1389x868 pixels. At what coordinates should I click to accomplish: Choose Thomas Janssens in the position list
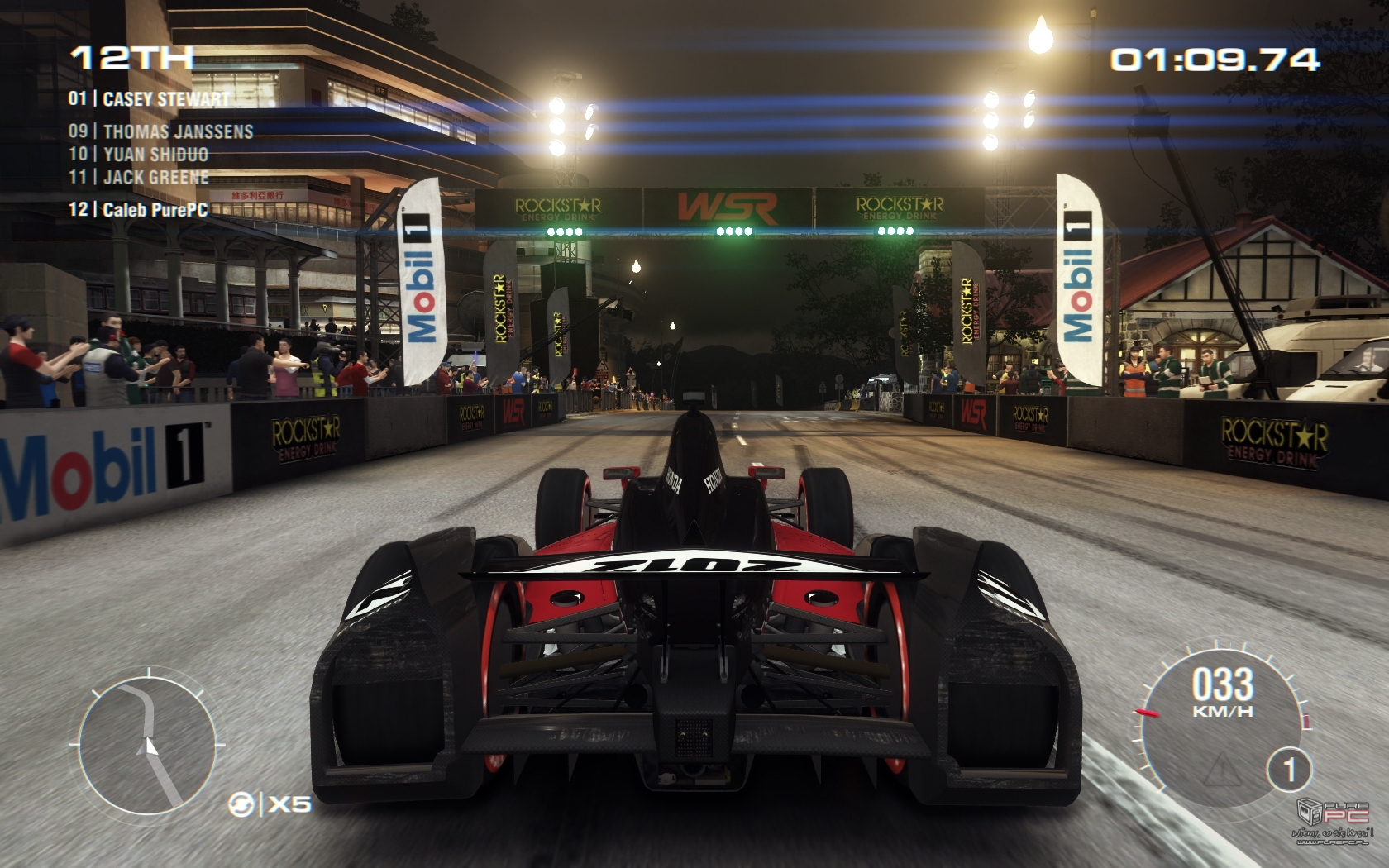pyautogui.click(x=160, y=131)
